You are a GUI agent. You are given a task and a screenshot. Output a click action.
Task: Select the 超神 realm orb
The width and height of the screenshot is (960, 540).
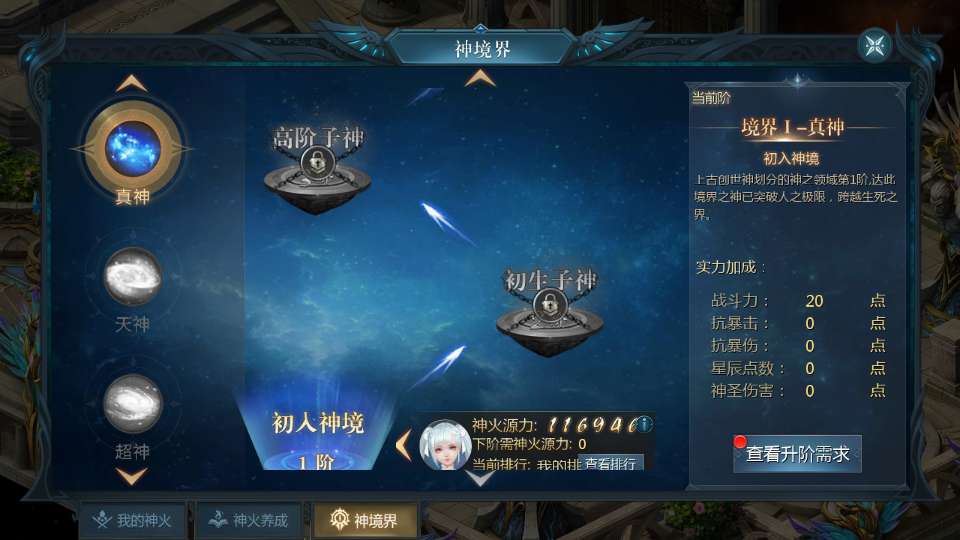click(x=133, y=403)
